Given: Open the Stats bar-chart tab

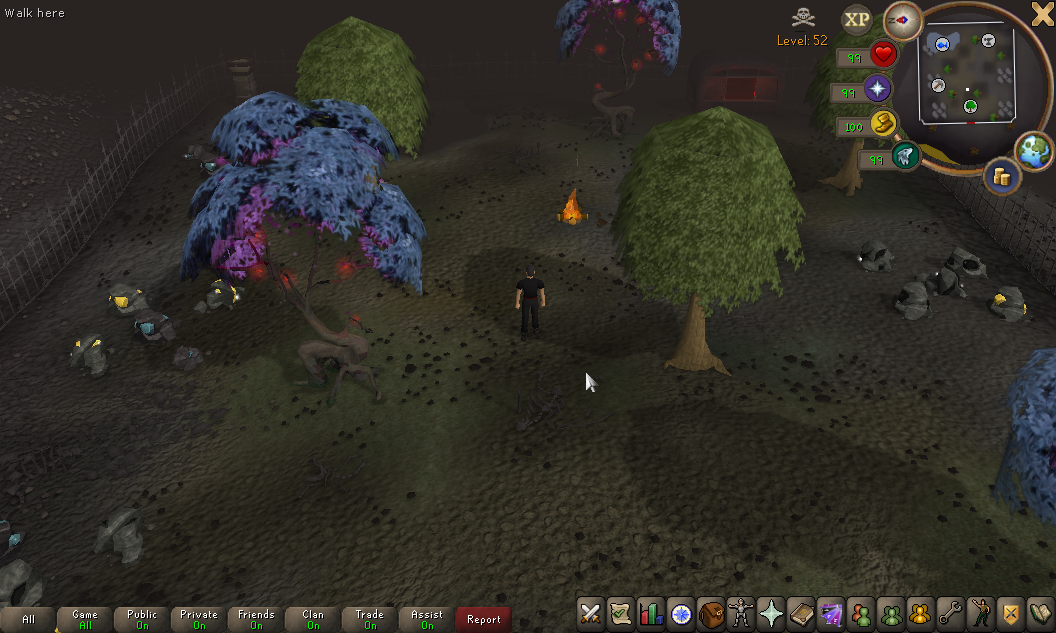Looking at the screenshot, I should [x=651, y=612].
